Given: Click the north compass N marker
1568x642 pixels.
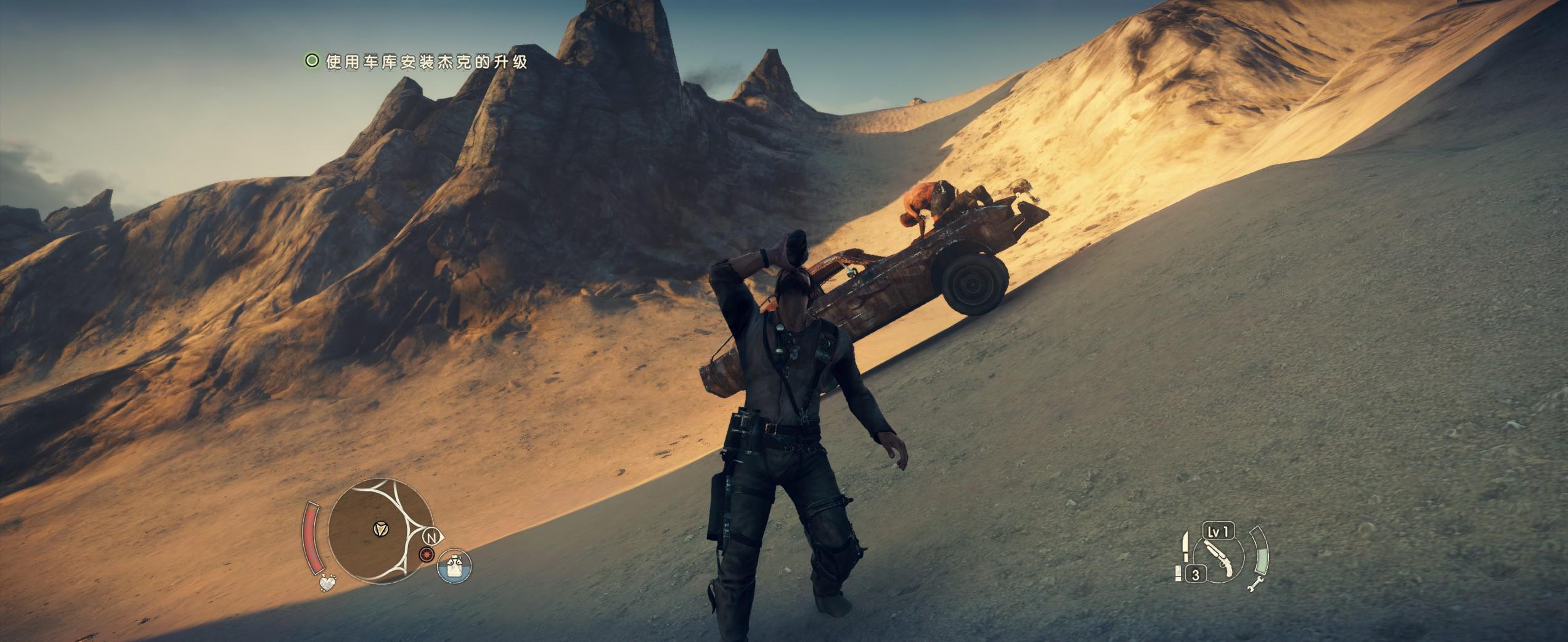Looking at the screenshot, I should coord(433,538).
